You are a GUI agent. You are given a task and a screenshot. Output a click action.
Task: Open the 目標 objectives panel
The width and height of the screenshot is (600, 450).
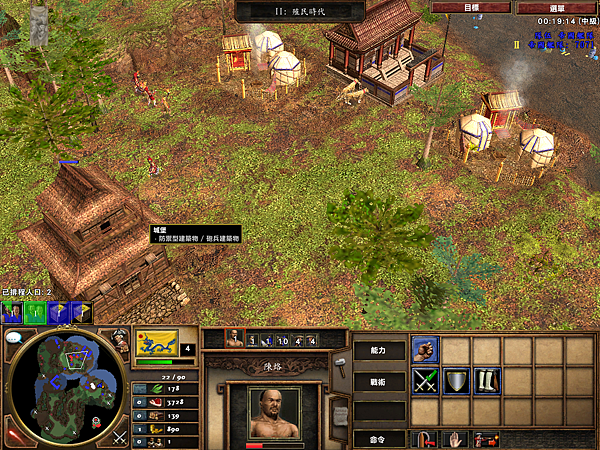point(472,7)
